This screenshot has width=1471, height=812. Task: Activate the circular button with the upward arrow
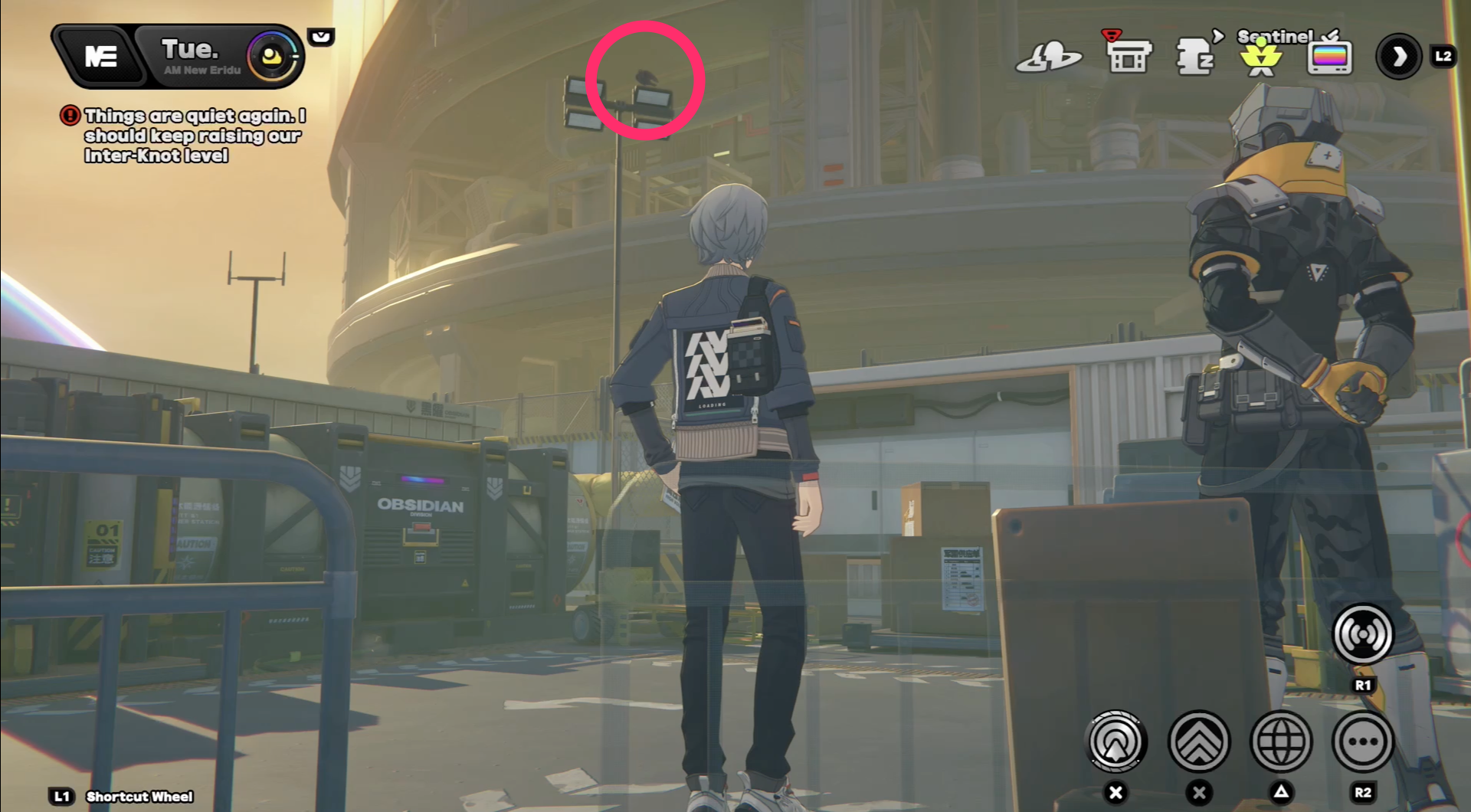pyautogui.click(x=1116, y=742)
